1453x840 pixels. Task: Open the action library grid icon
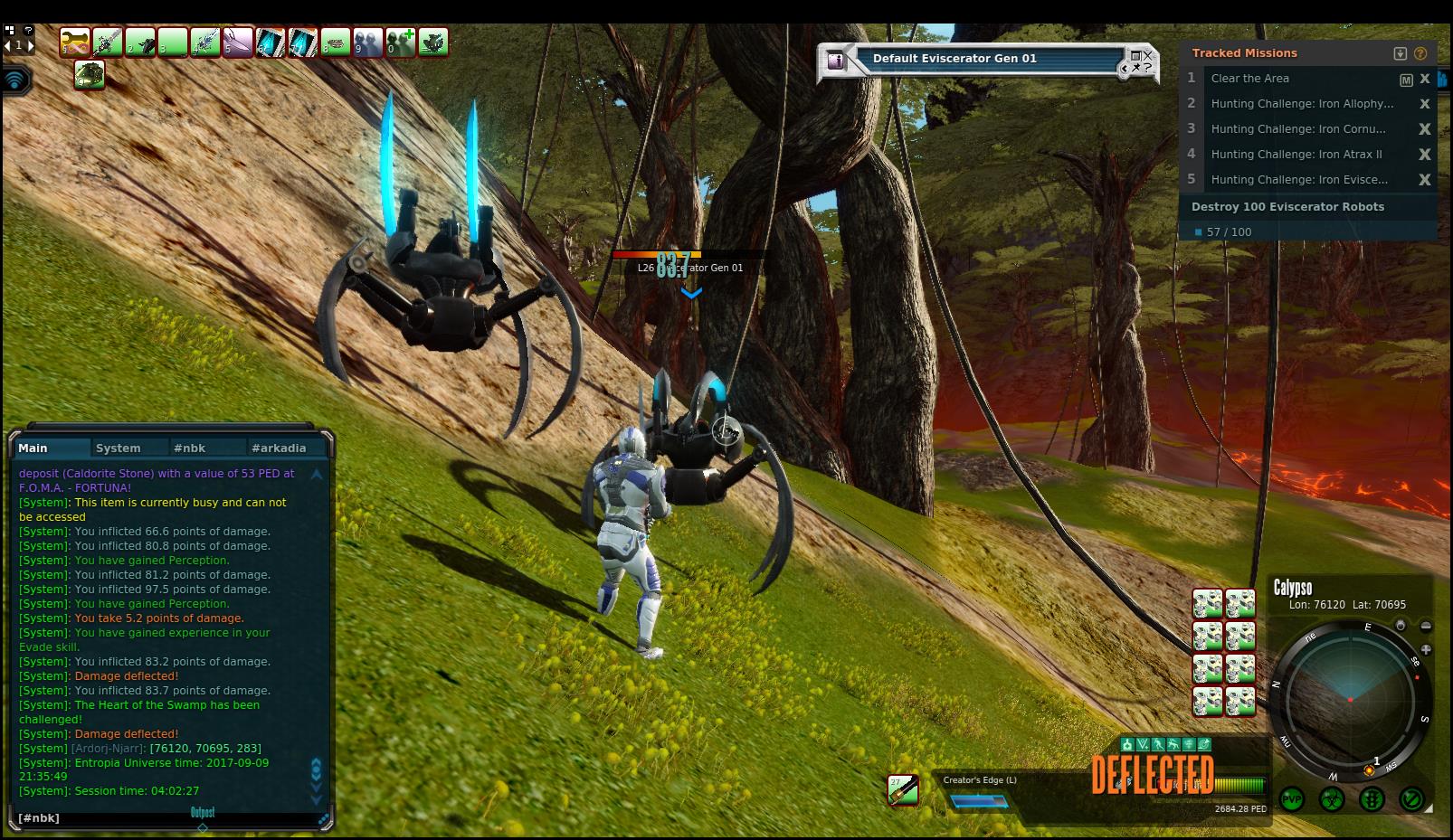click(x=10, y=30)
